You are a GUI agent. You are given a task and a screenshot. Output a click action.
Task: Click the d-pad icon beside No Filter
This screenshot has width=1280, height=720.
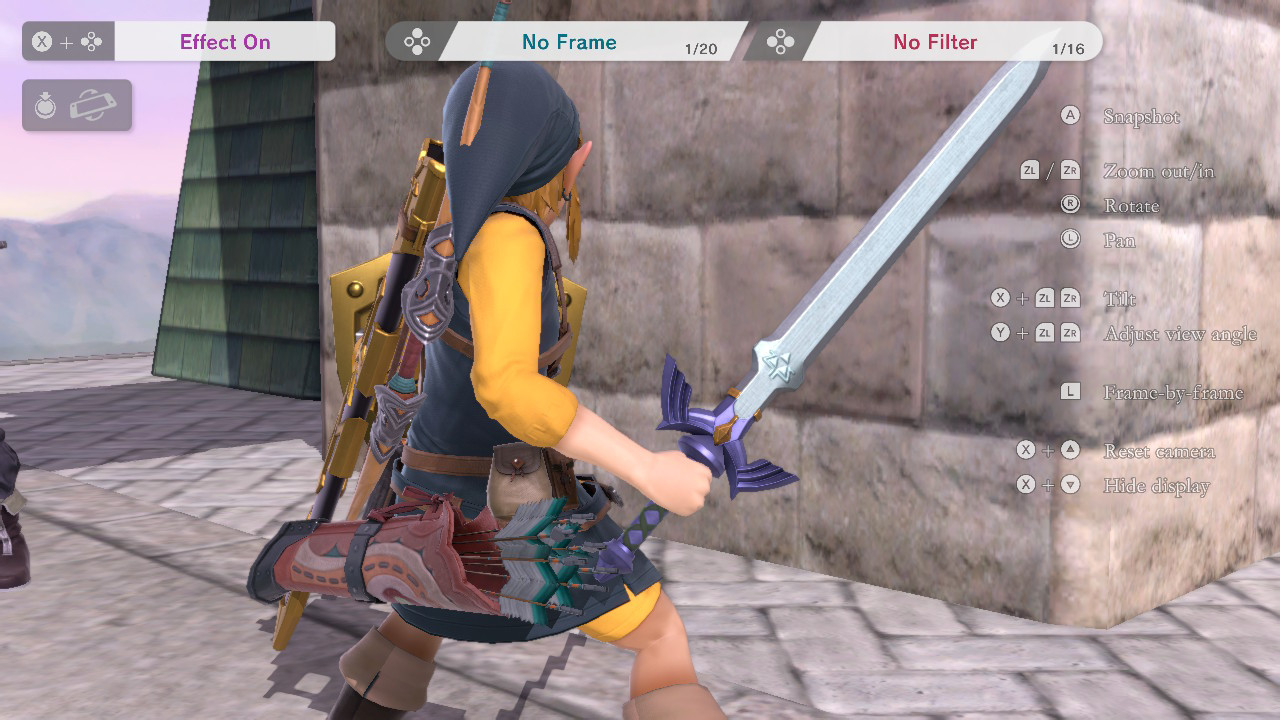pos(782,43)
